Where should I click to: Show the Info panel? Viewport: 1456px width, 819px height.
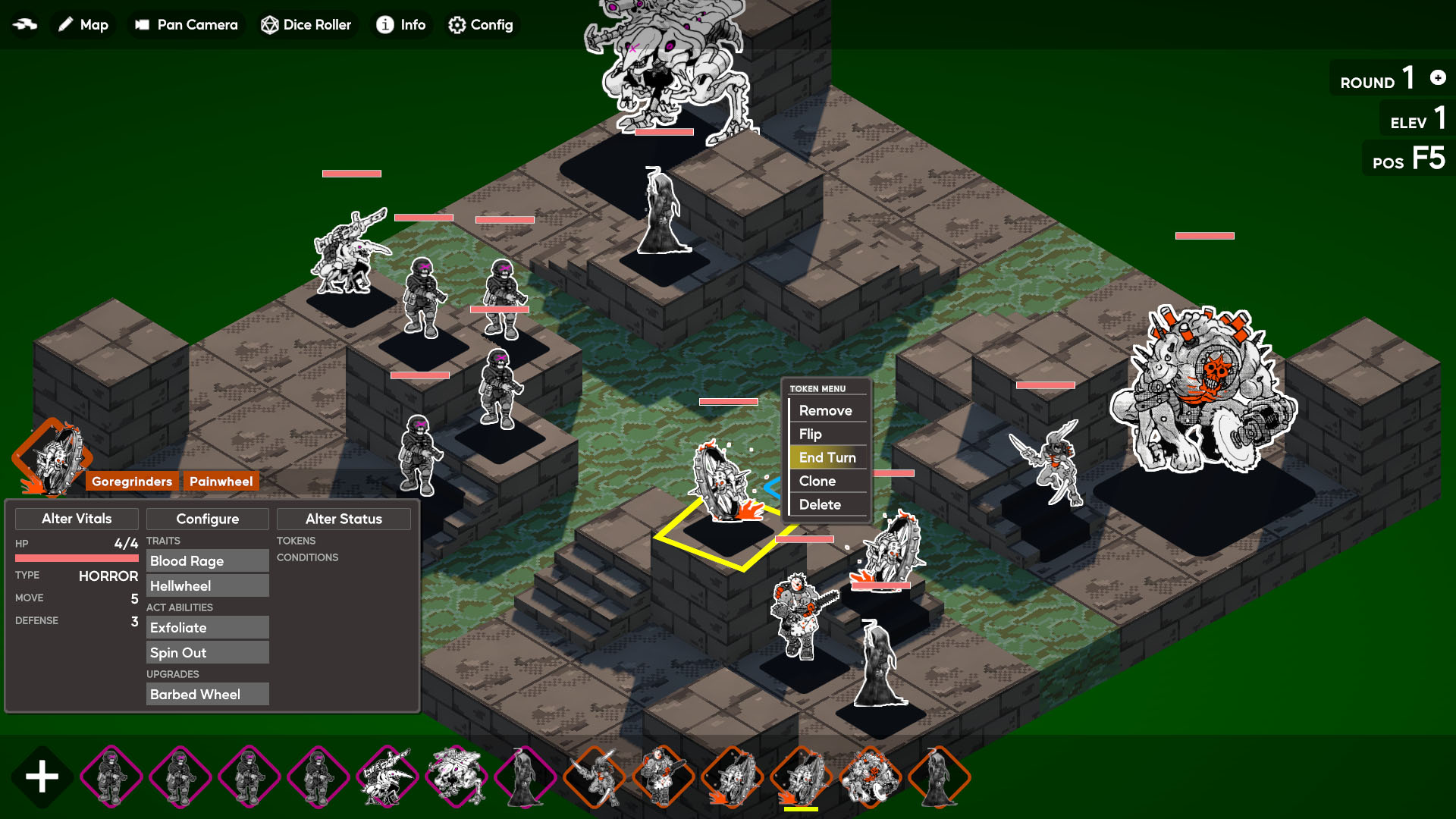pos(401,25)
